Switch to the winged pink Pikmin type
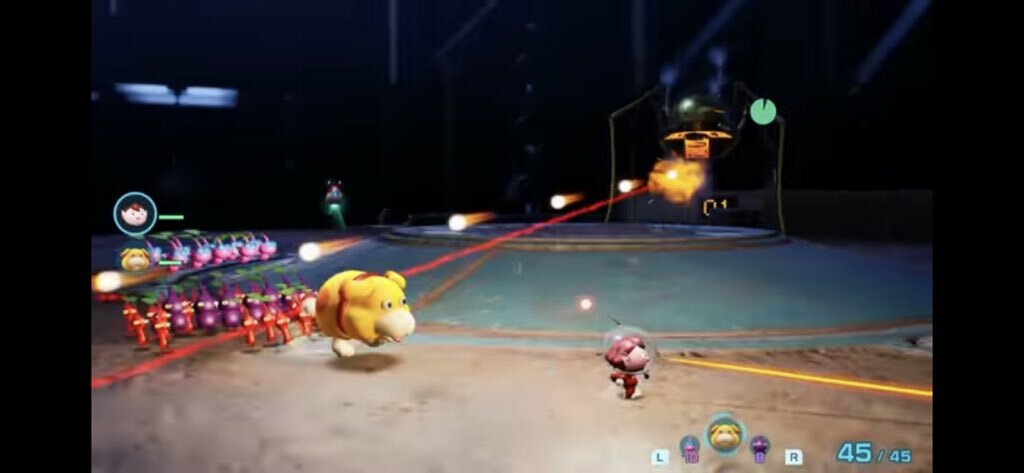This screenshot has width=1024, height=473. click(x=689, y=446)
